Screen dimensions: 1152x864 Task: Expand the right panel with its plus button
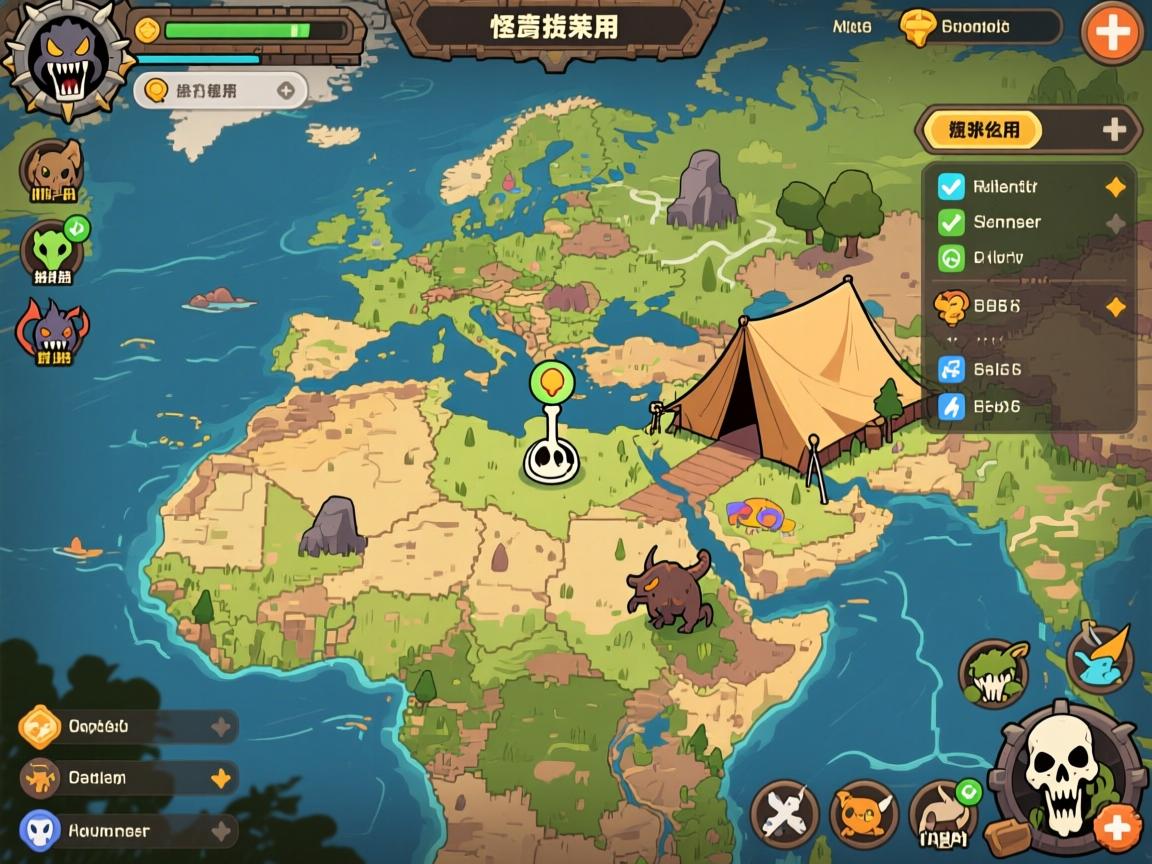[1114, 129]
